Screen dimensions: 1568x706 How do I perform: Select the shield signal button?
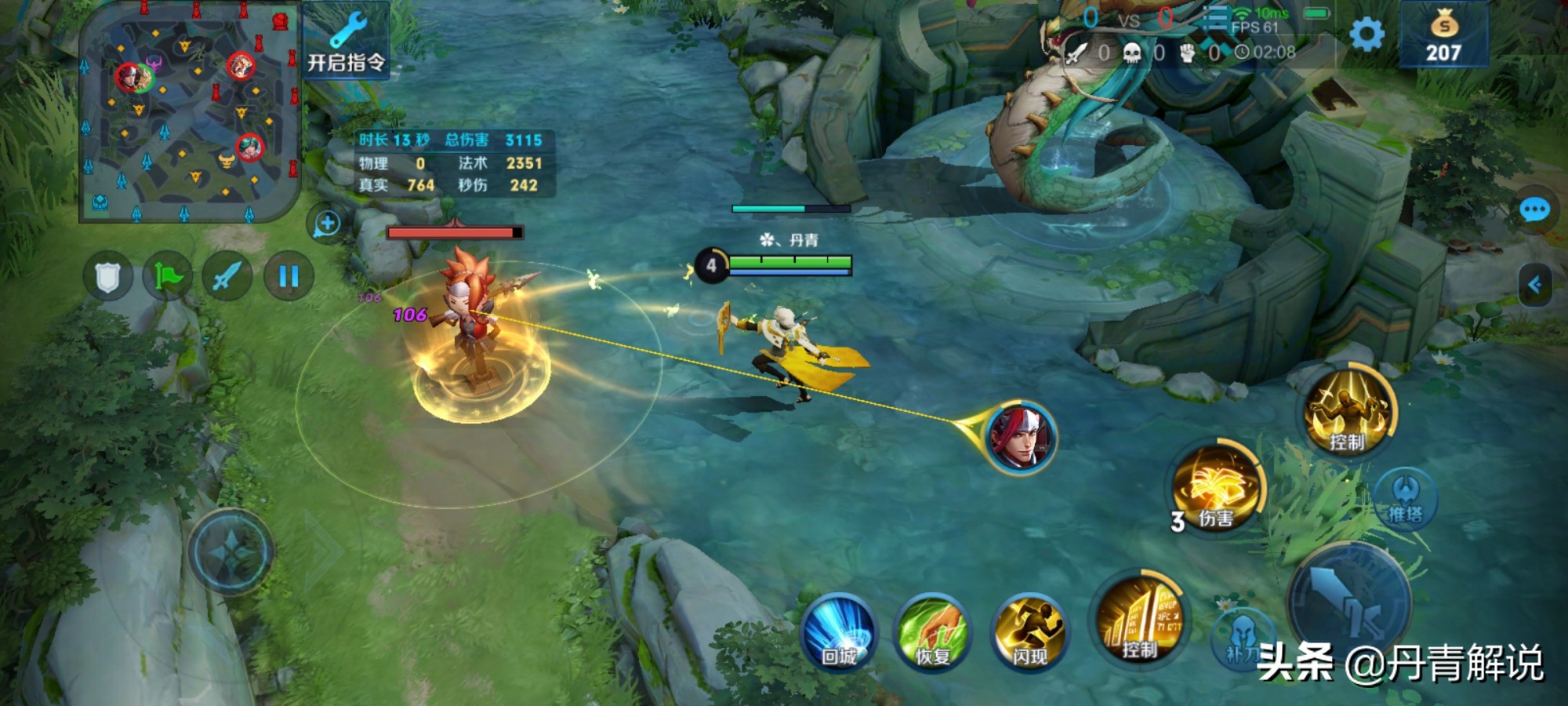coord(108,276)
